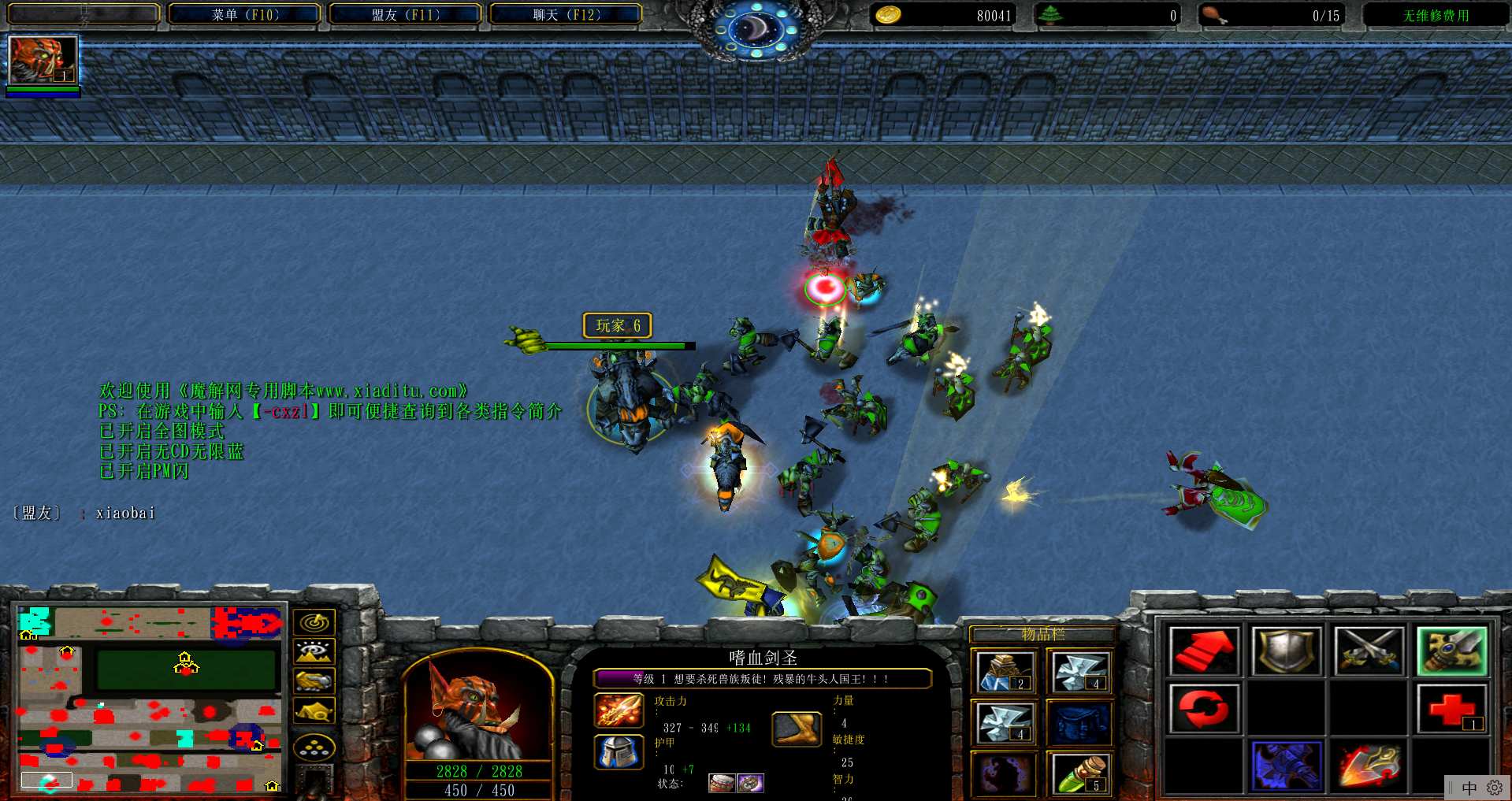
Task: Select the dark blue pouch inventory item
Action: click(x=1080, y=723)
